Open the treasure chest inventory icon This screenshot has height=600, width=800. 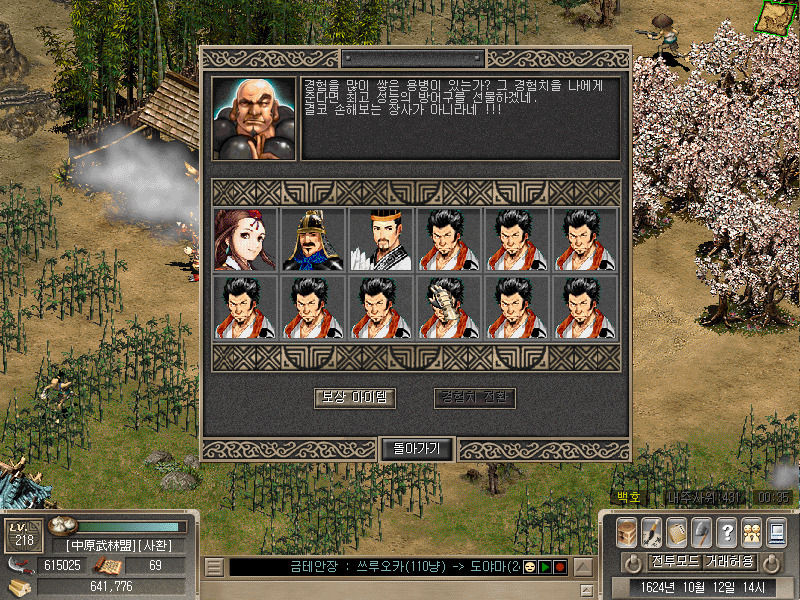[627, 531]
